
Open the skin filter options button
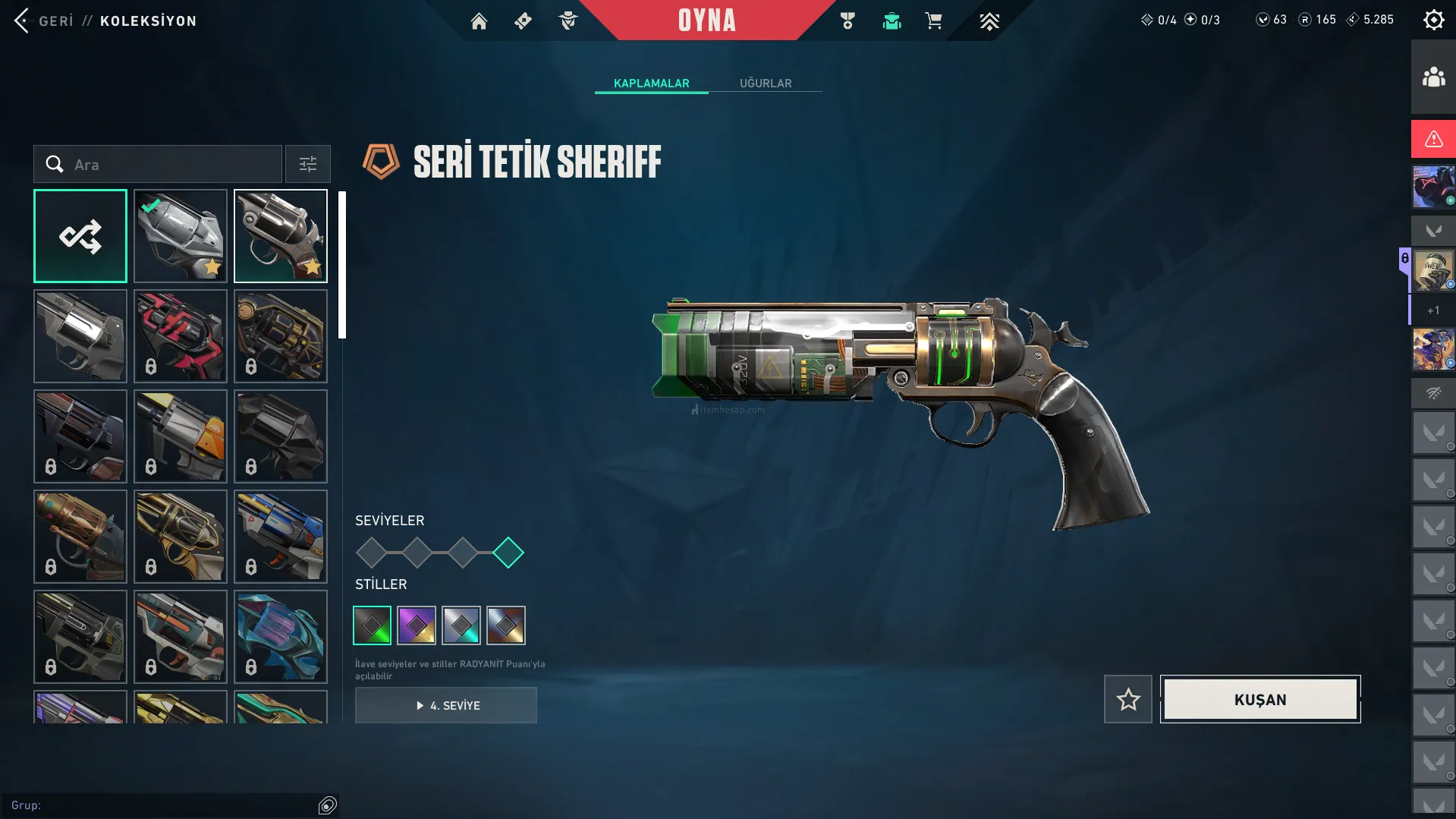pyautogui.click(x=308, y=164)
